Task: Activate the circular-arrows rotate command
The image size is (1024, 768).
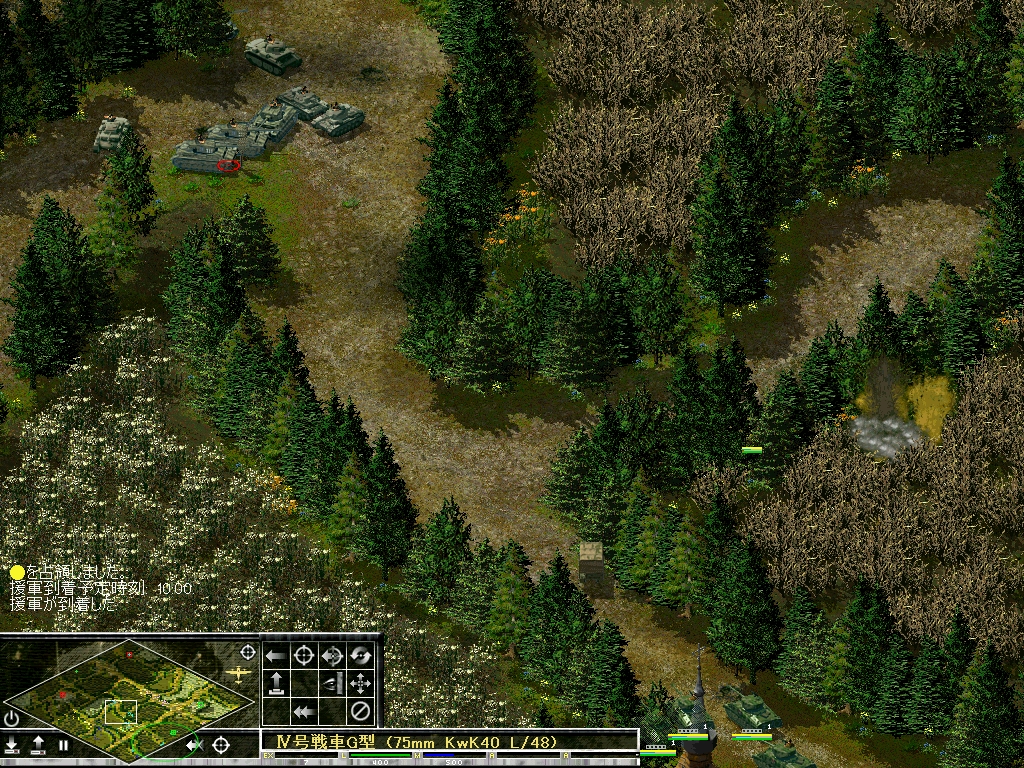Action: (360, 656)
